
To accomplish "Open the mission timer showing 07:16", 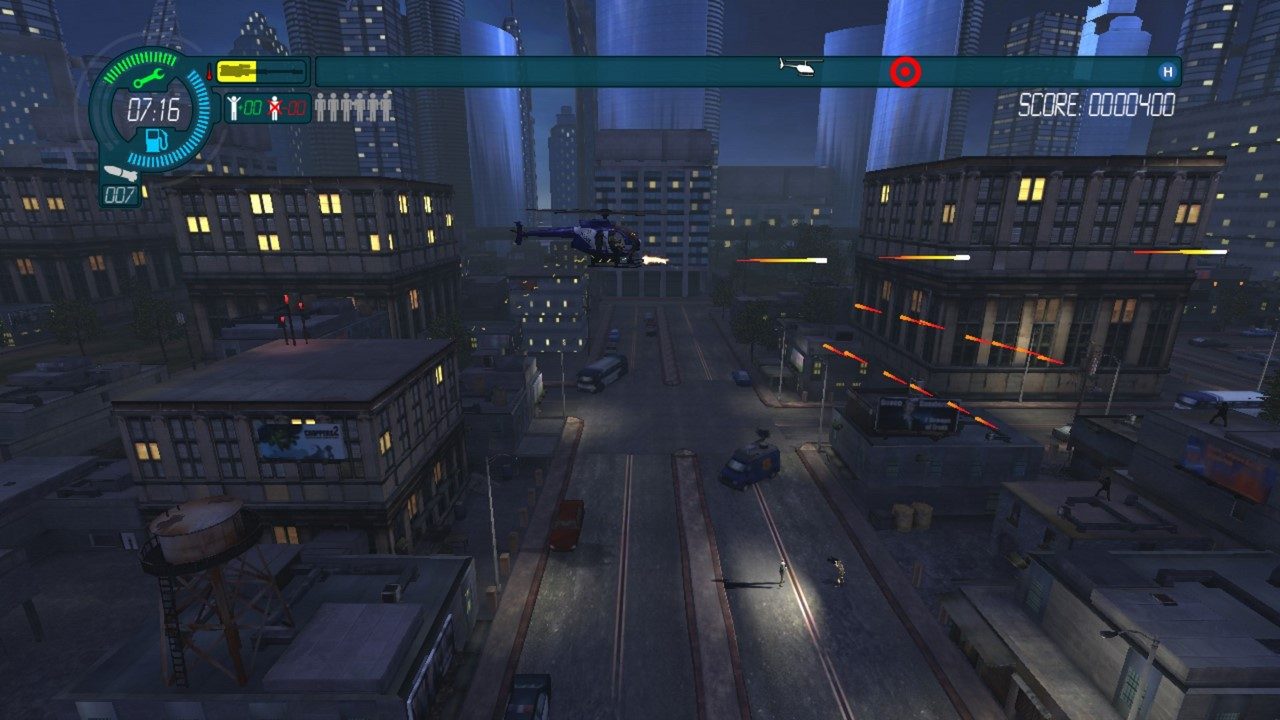I will (x=155, y=108).
